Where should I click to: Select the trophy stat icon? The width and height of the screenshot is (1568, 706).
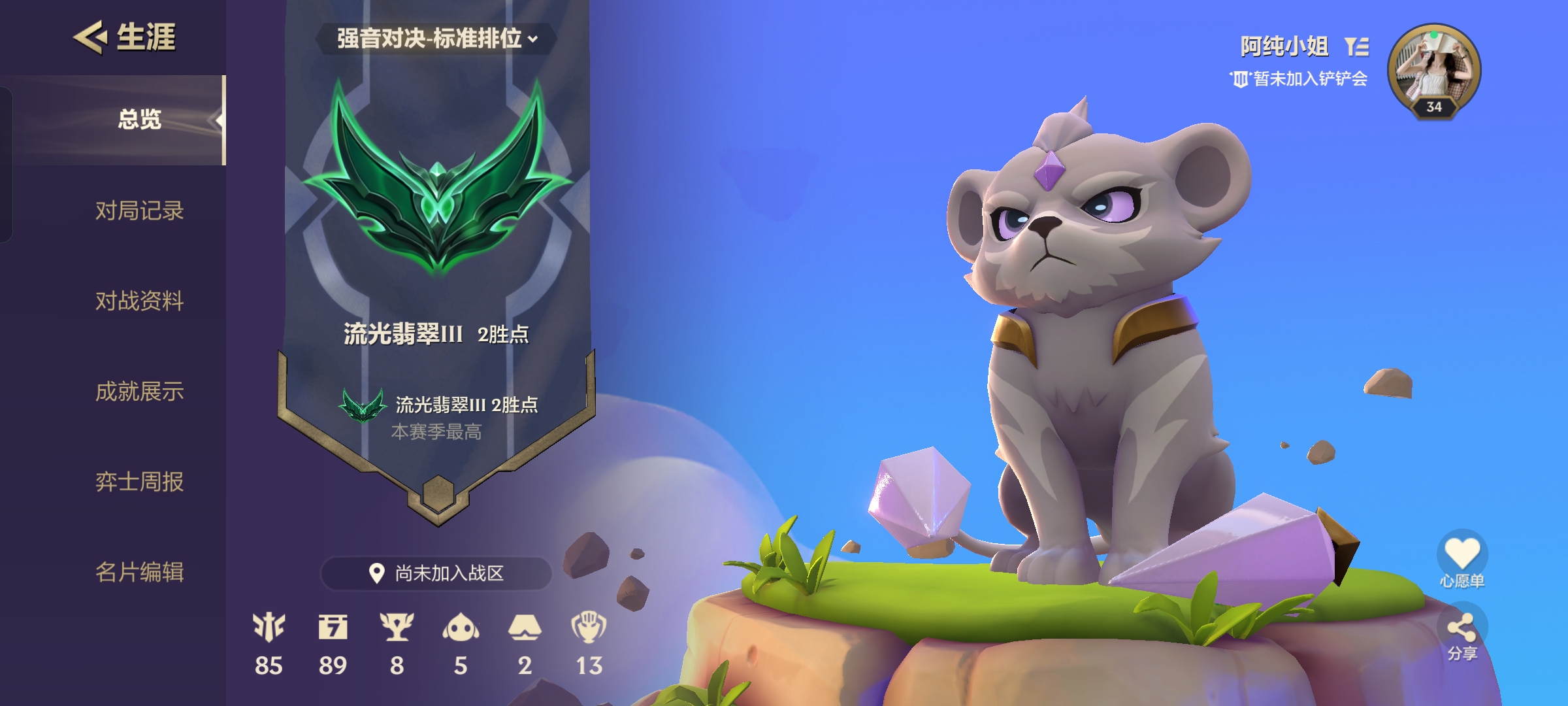point(397,628)
